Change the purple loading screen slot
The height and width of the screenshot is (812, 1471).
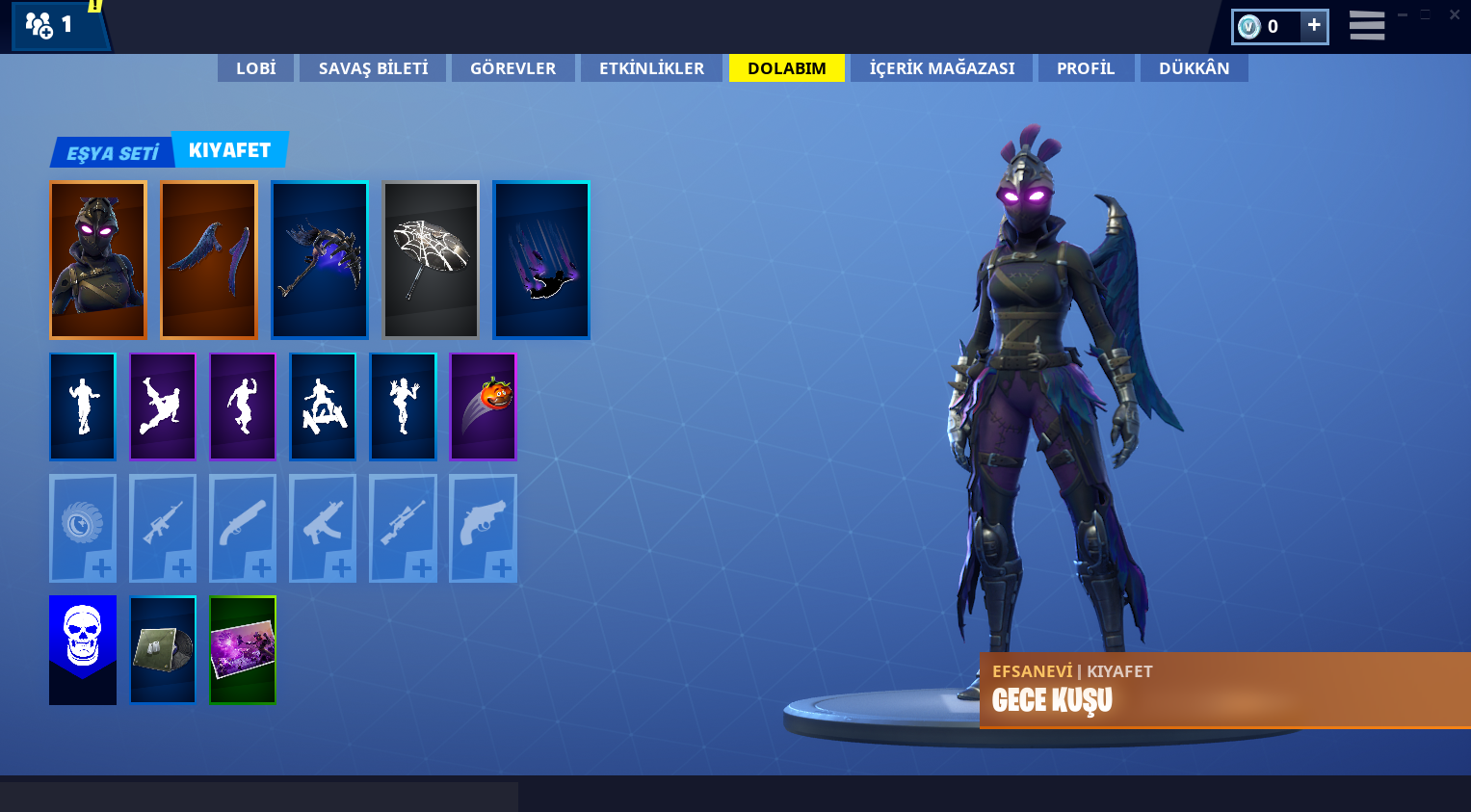coord(243,649)
